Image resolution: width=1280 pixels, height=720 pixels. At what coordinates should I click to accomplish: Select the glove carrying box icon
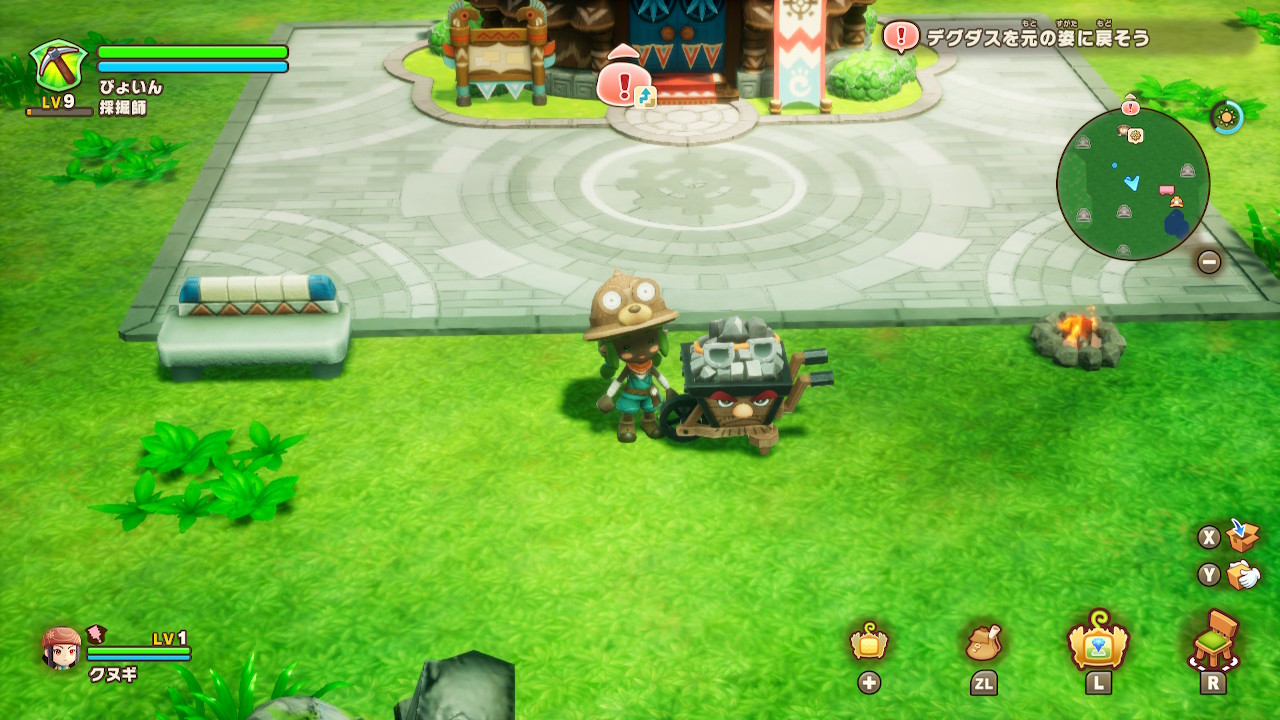click(1243, 574)
